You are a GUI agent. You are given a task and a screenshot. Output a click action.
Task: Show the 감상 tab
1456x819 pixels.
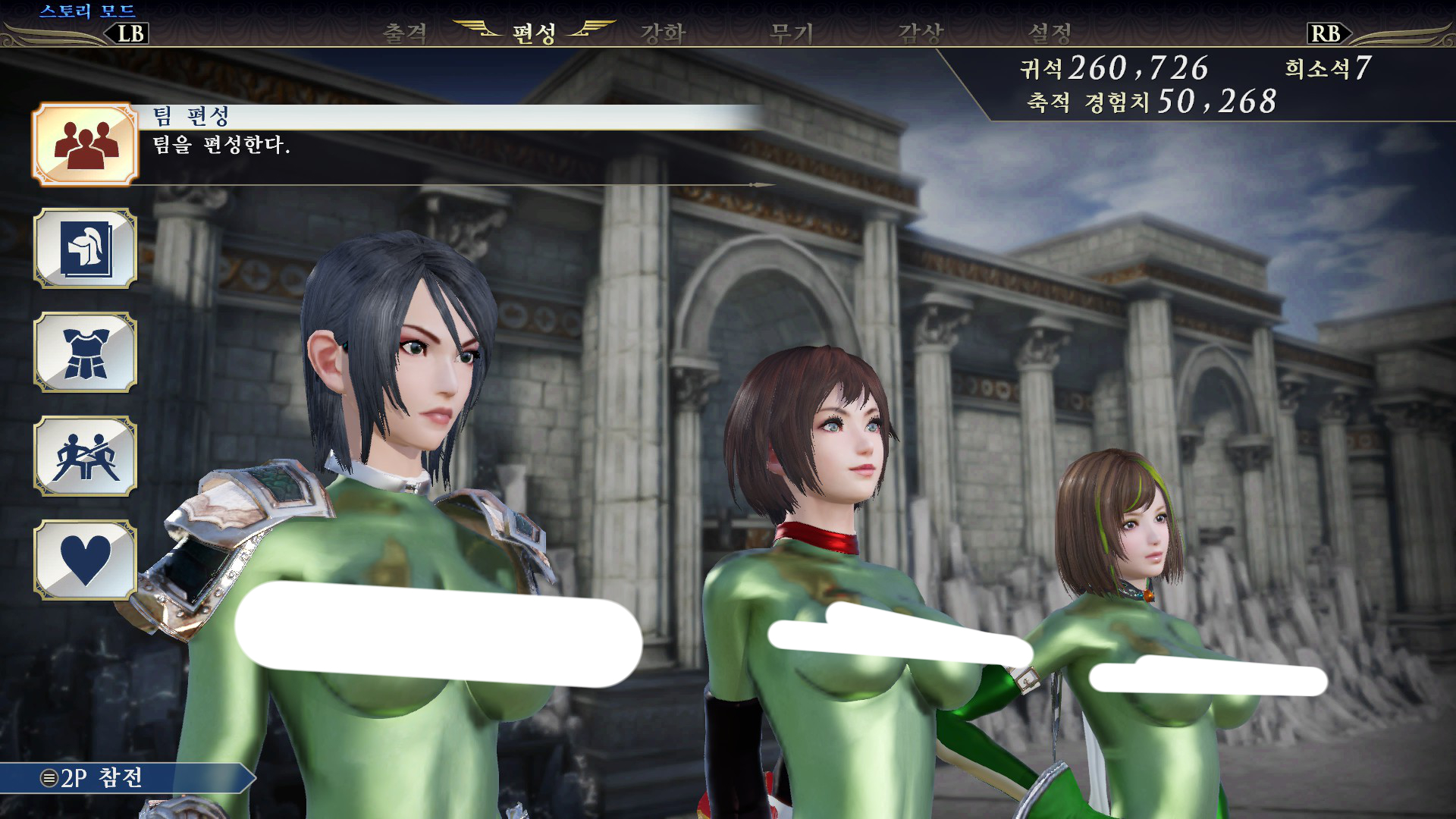coord(920,33)
